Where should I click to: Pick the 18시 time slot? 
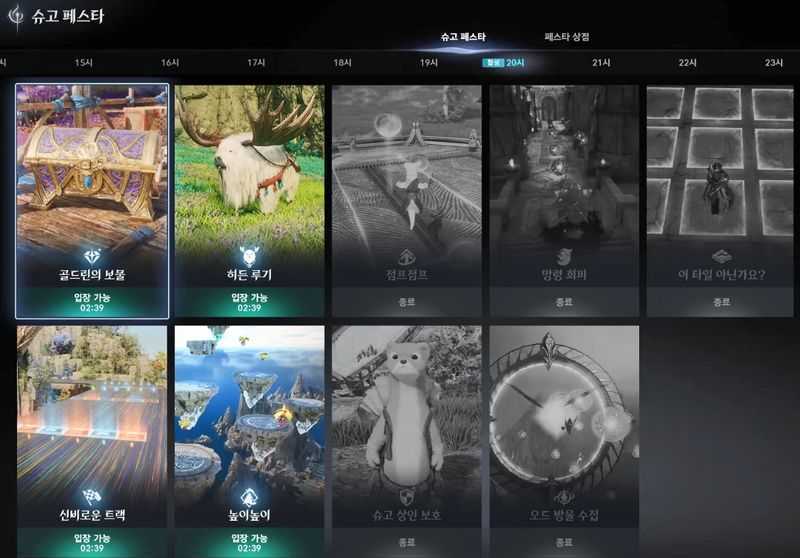(342, 63)
